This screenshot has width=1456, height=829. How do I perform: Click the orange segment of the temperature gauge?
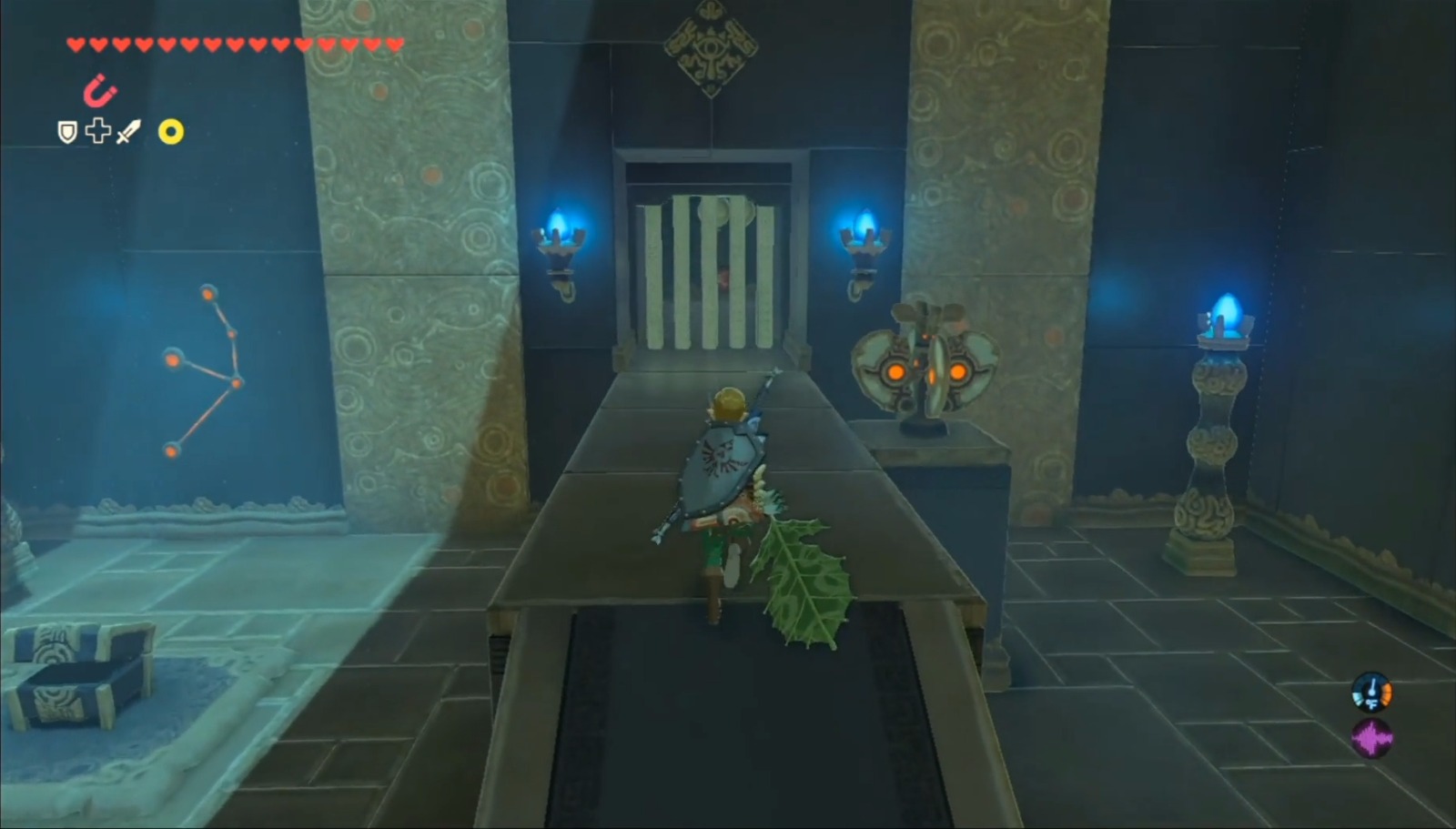pyautogui.click(x=1387, y=693)
